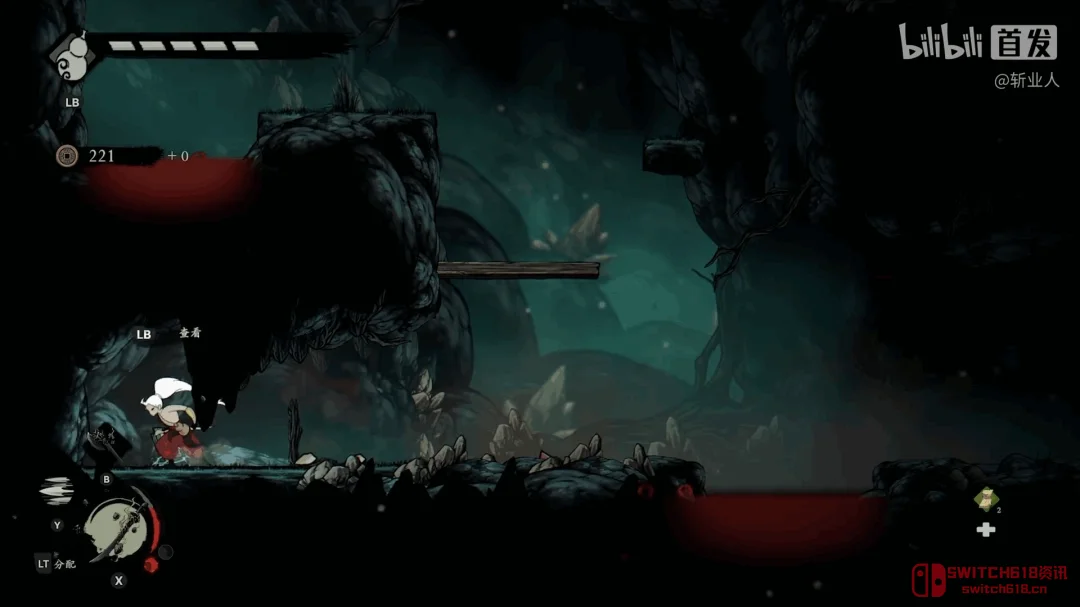Select the copper coin currency icon
Screen dimensions: 1080x607
click(x=67, y=155)
